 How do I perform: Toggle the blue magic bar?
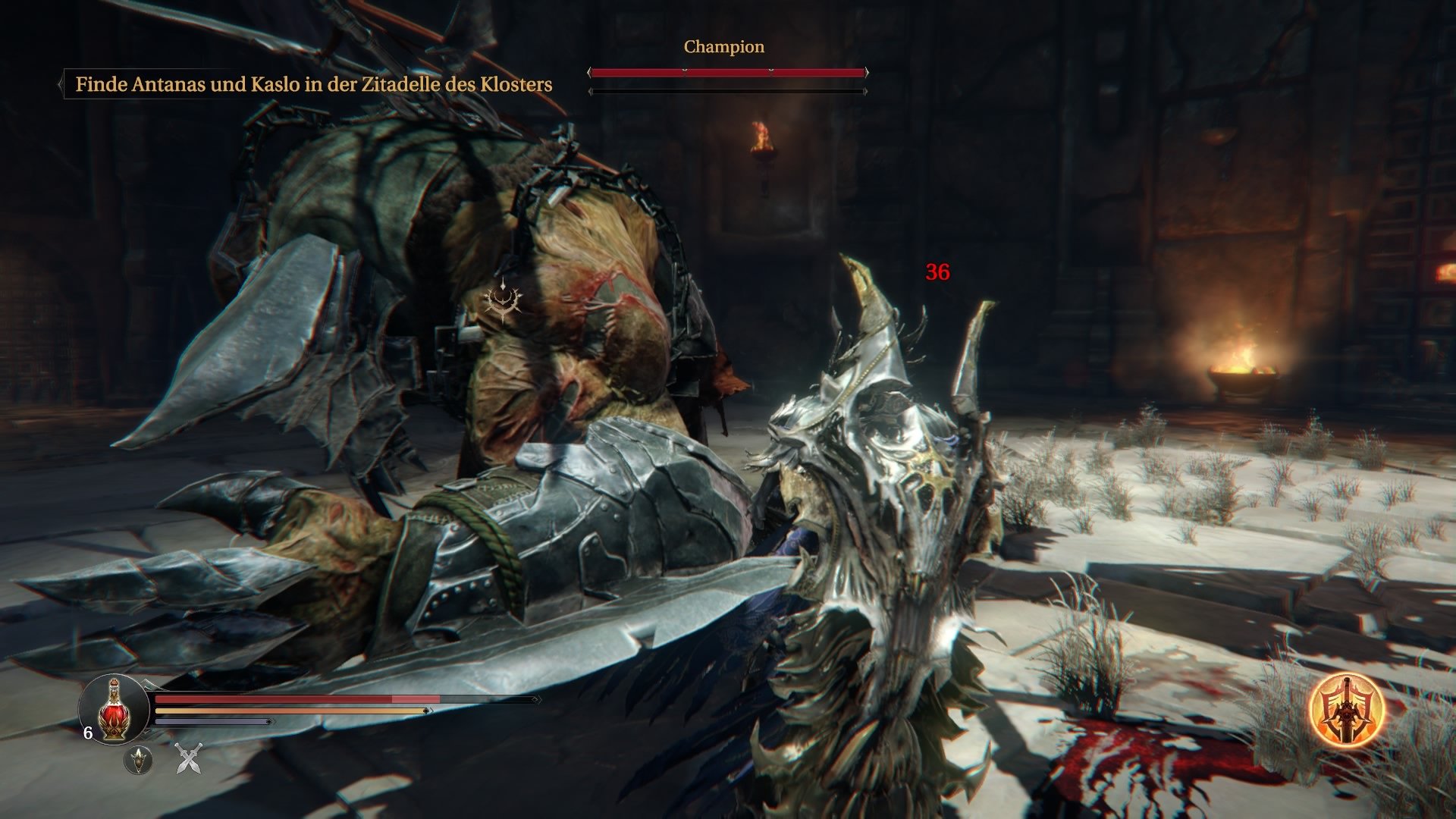click(x=212, y=722)
